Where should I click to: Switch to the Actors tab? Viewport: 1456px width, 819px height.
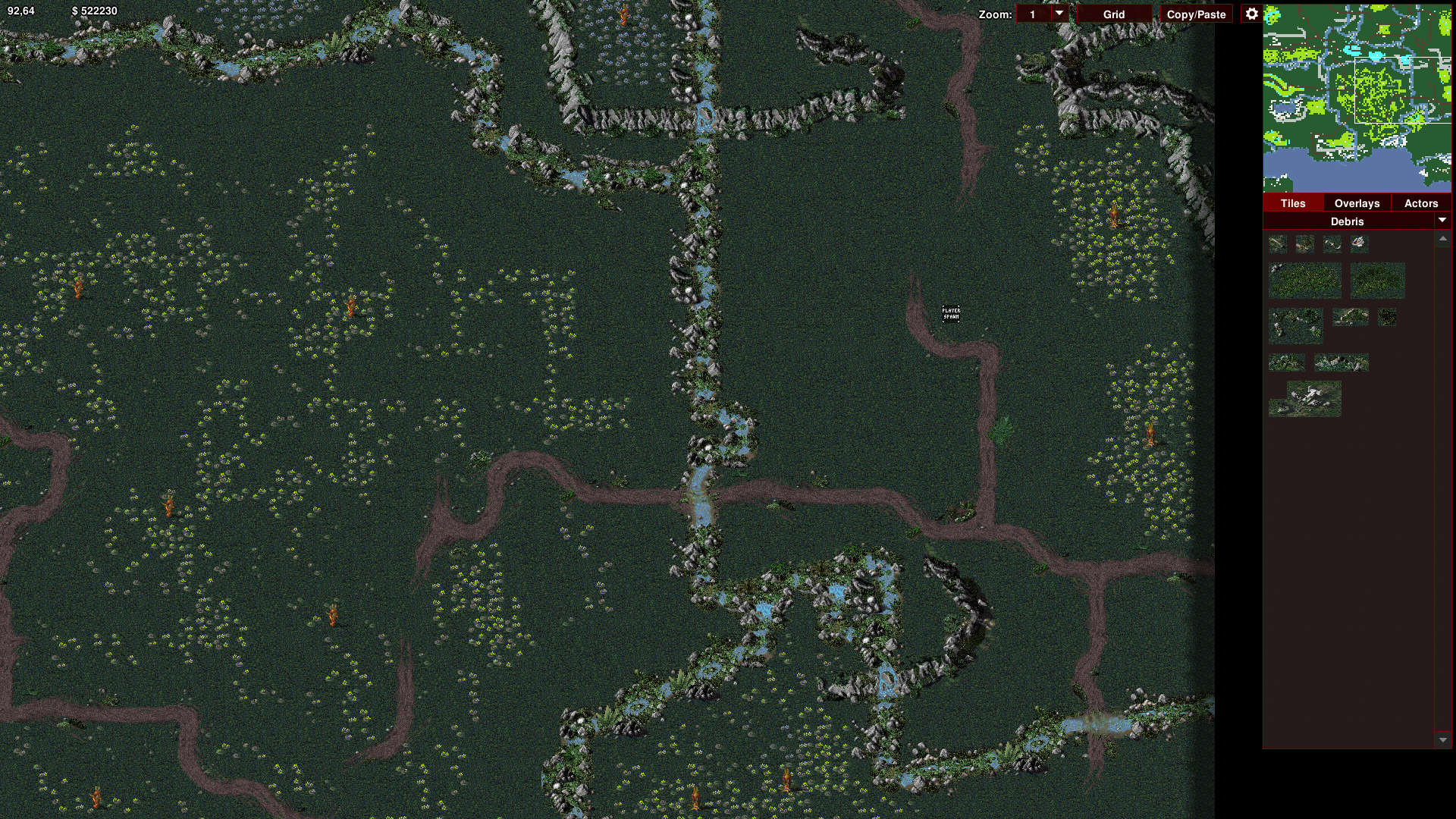[1420, 203]
